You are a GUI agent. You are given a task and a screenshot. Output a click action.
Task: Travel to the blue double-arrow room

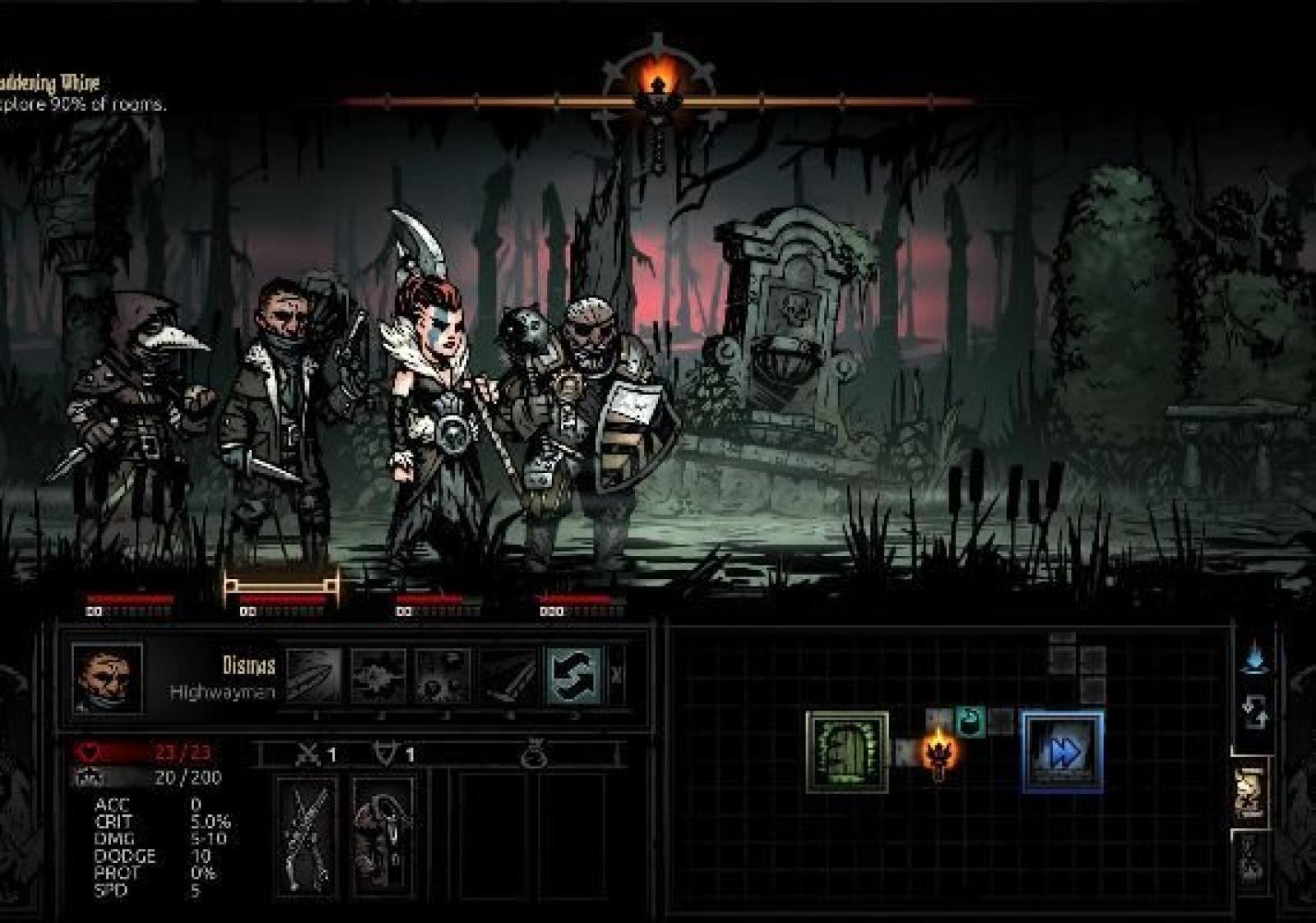coord(1063,752)
